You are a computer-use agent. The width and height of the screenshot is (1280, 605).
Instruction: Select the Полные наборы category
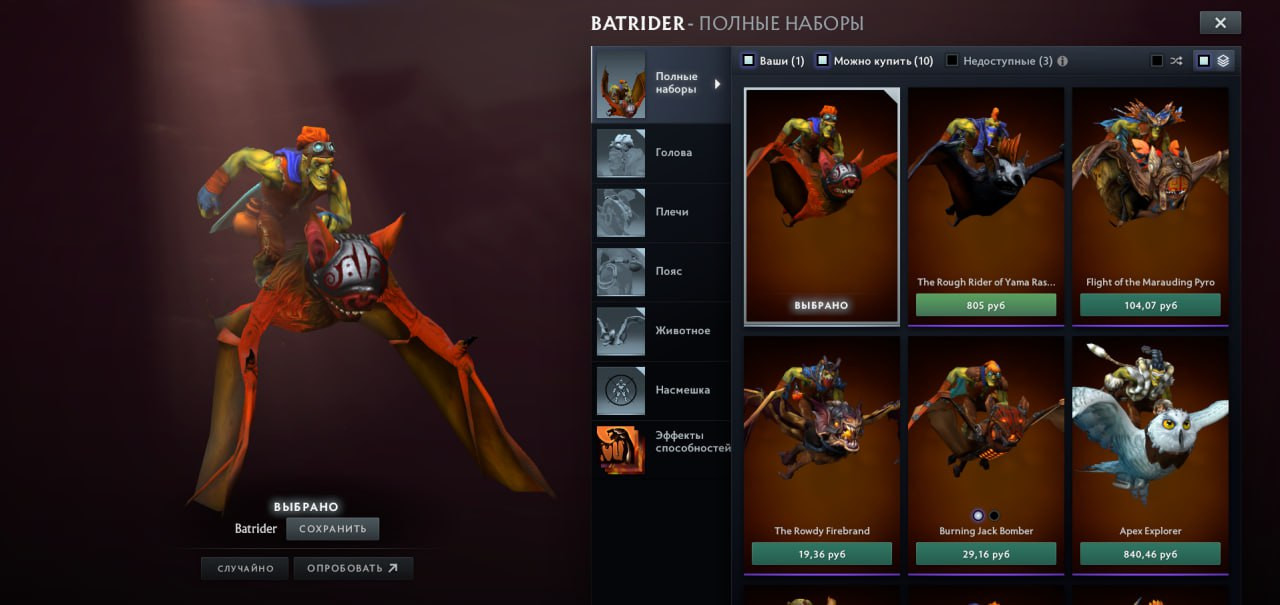click(660, 84)
